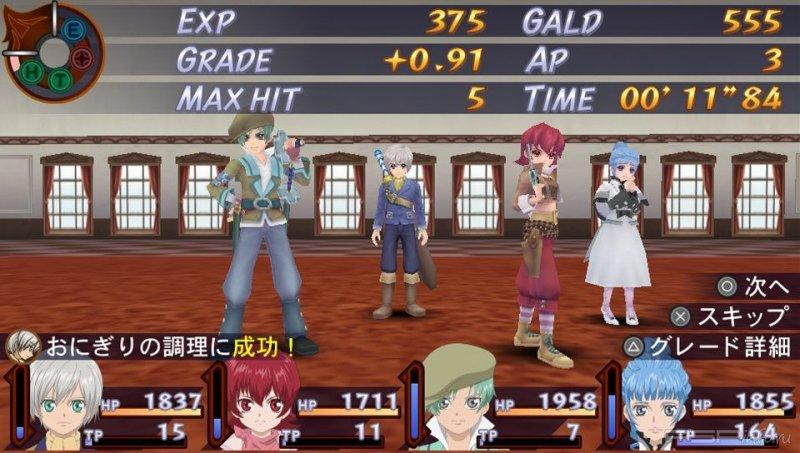
Task: Pick the blue-haired character portrait
Action: [x=656, y=407]
